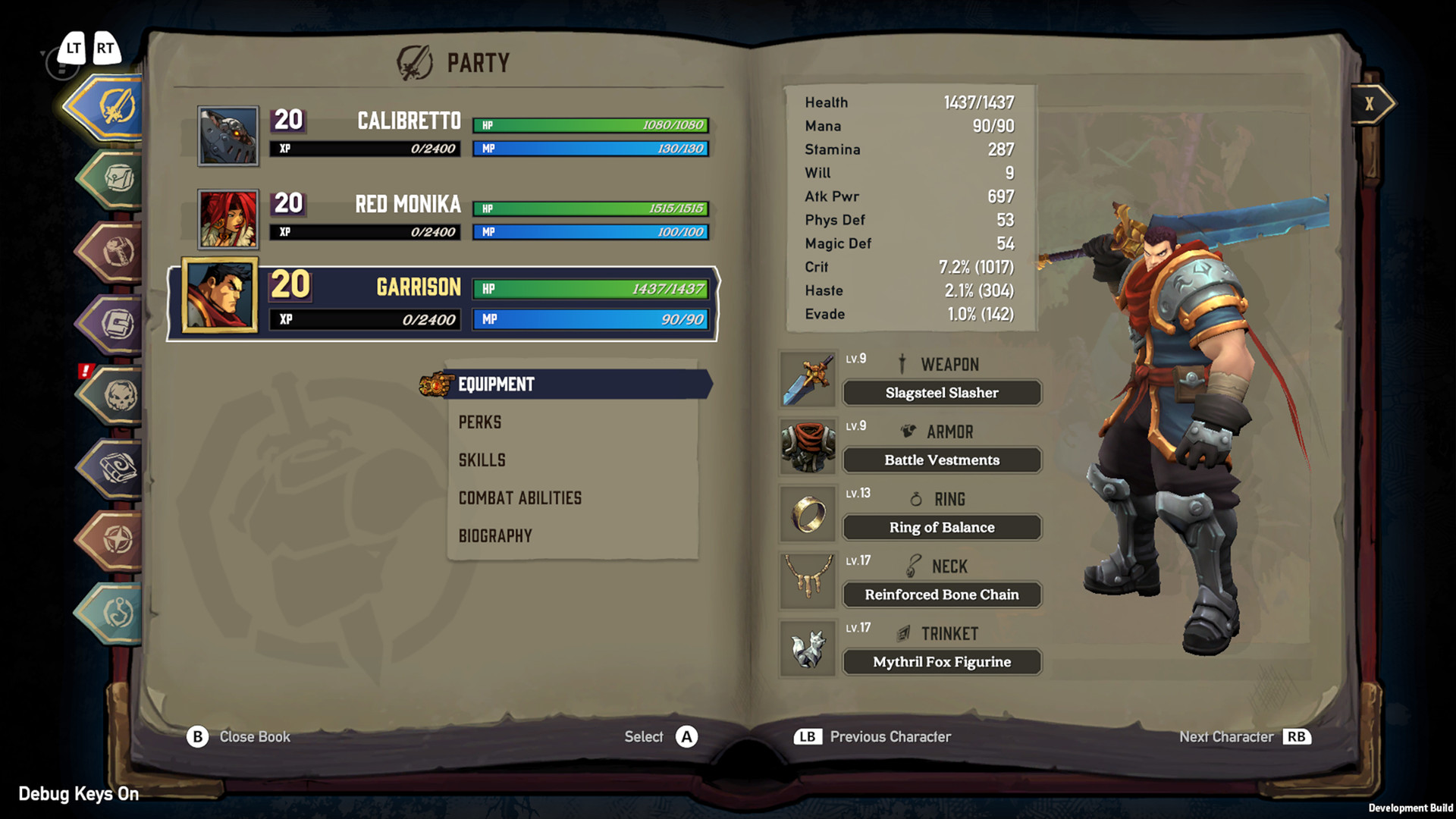The image size is (1456, 819).
Task: Close the book with the X tab
Action: pyautogui.click(x=1370, y=104)
